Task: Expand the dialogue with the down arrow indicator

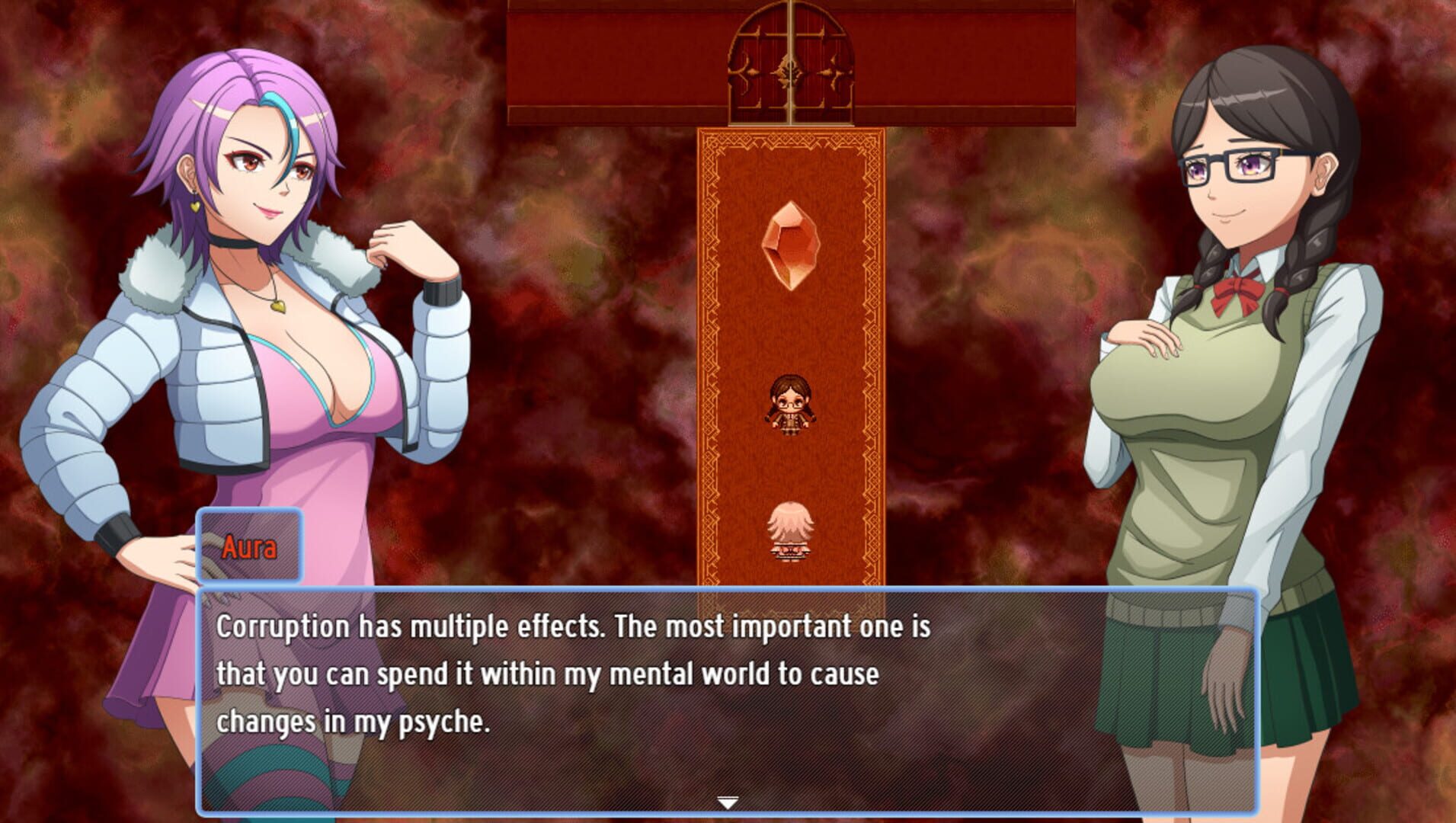Action: [x=728, y=802]
